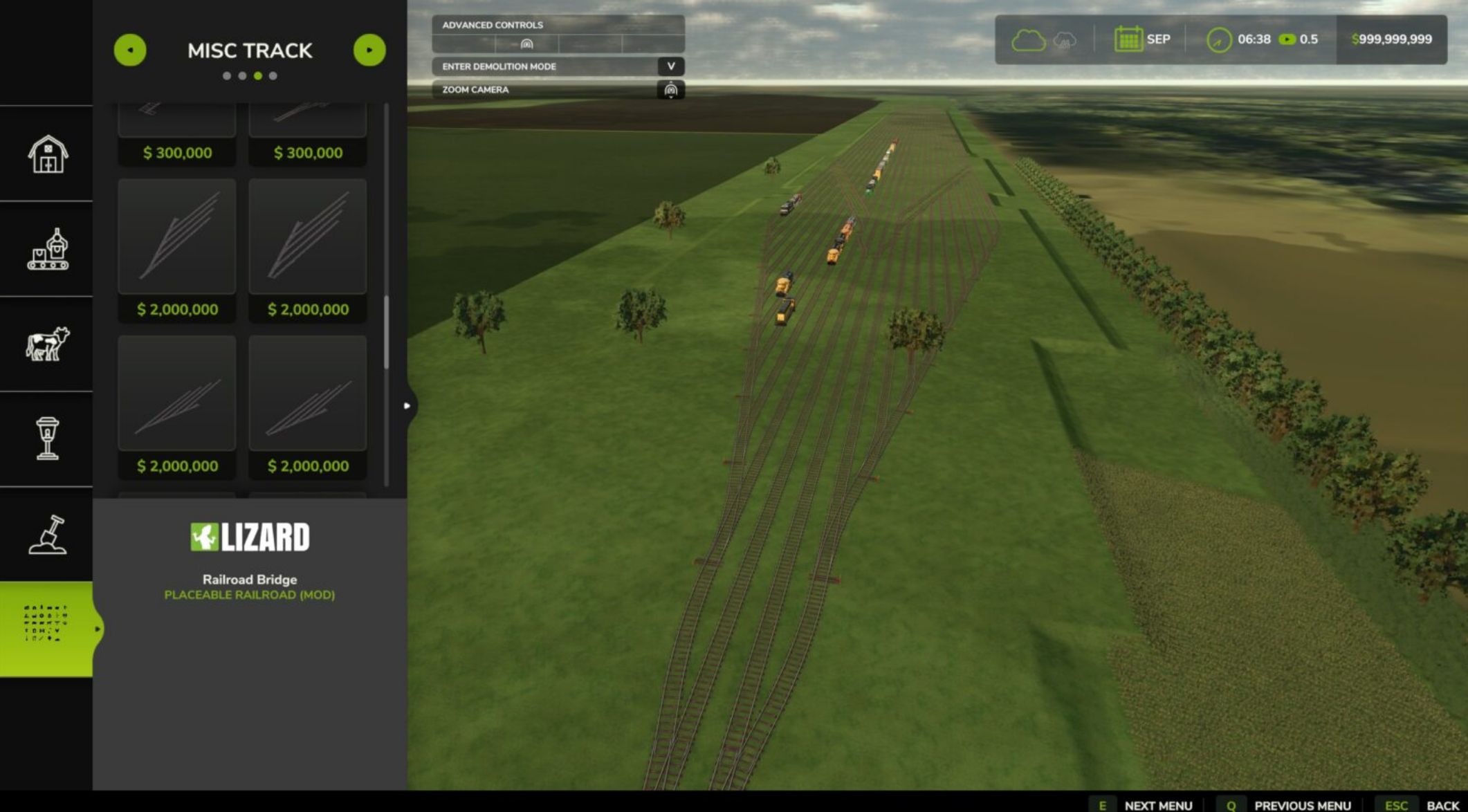Screen dimensions: 1468x812
Task: Click the right arrow beside MISC TRACK
Action: (369, 49)
